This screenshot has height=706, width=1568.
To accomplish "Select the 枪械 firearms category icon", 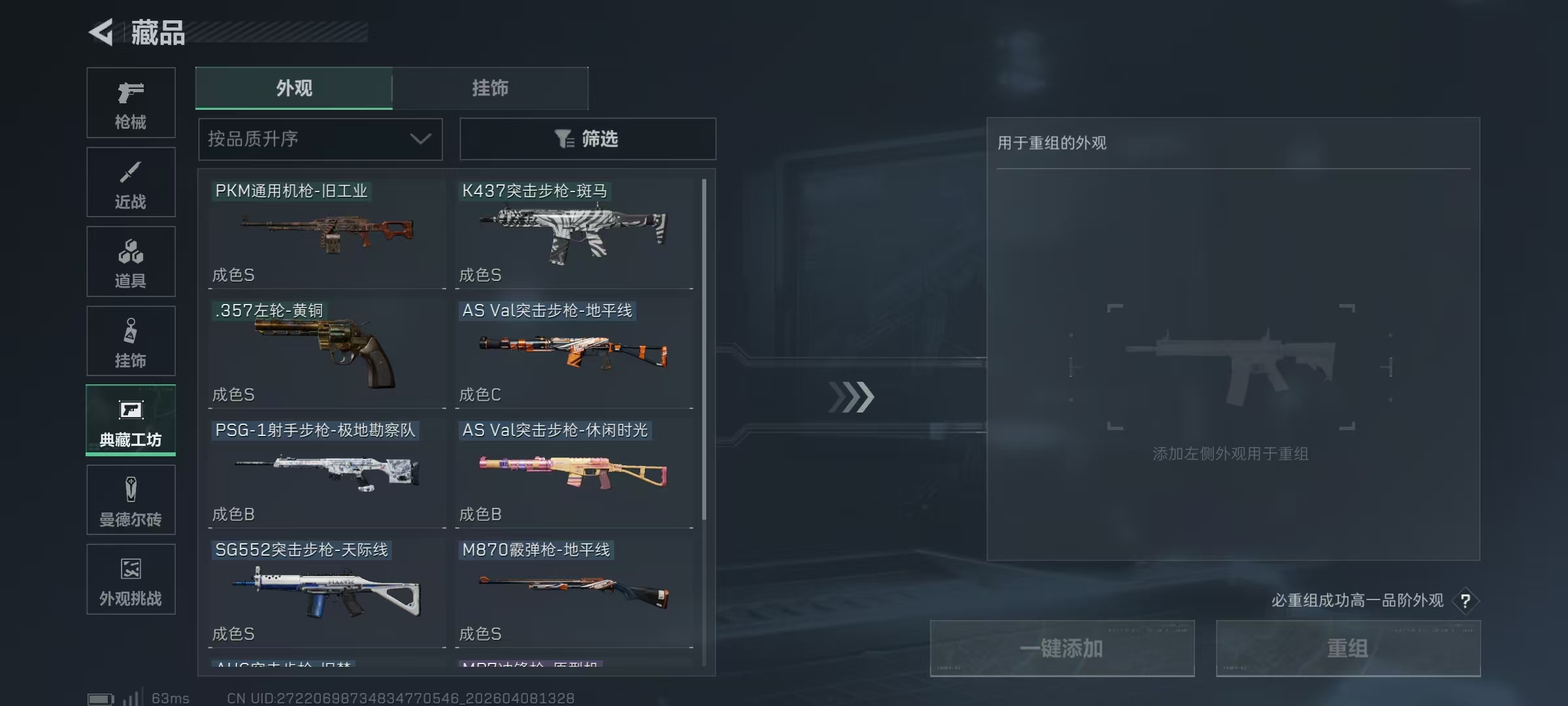I will 131,103.
